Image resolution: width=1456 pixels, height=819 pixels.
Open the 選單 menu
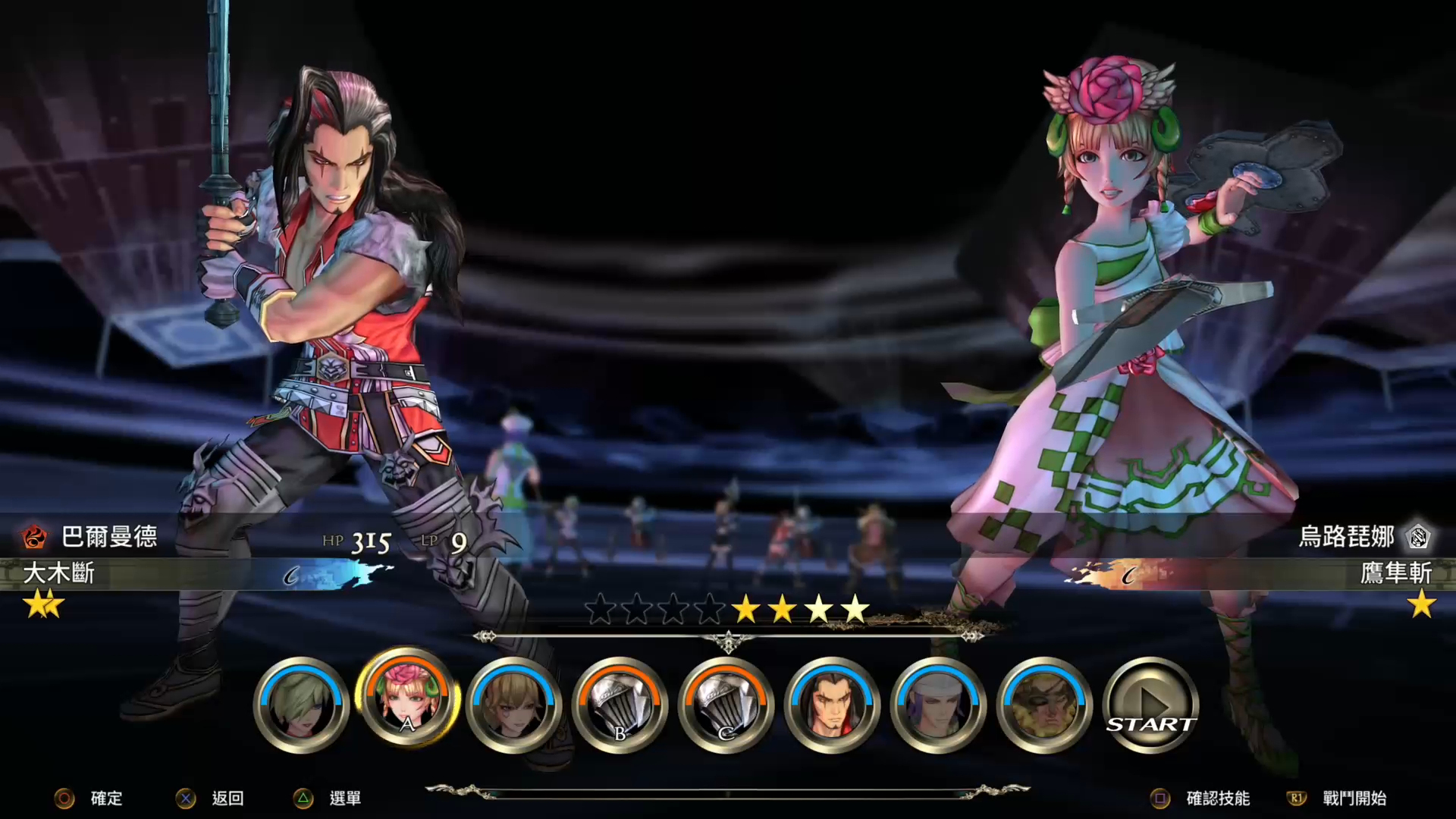[x=344, y=799]
